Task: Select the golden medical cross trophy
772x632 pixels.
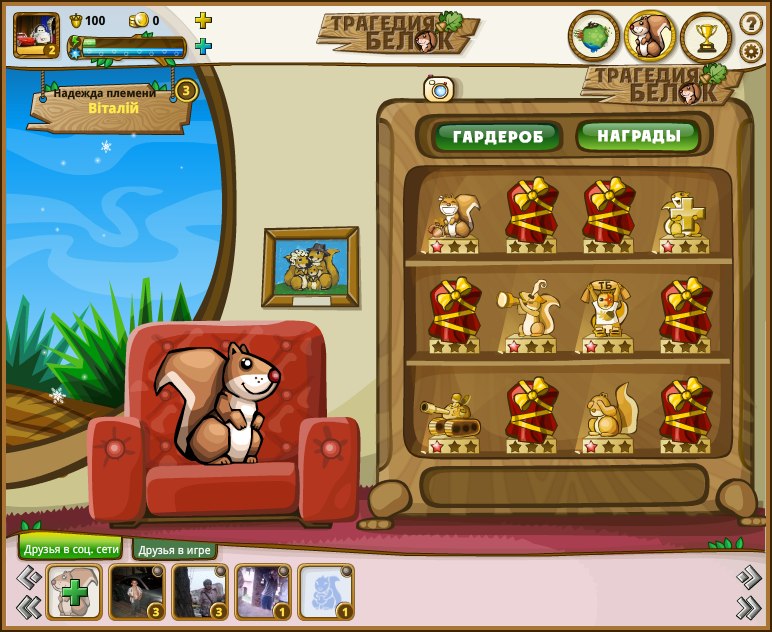Action: (686, 216)
